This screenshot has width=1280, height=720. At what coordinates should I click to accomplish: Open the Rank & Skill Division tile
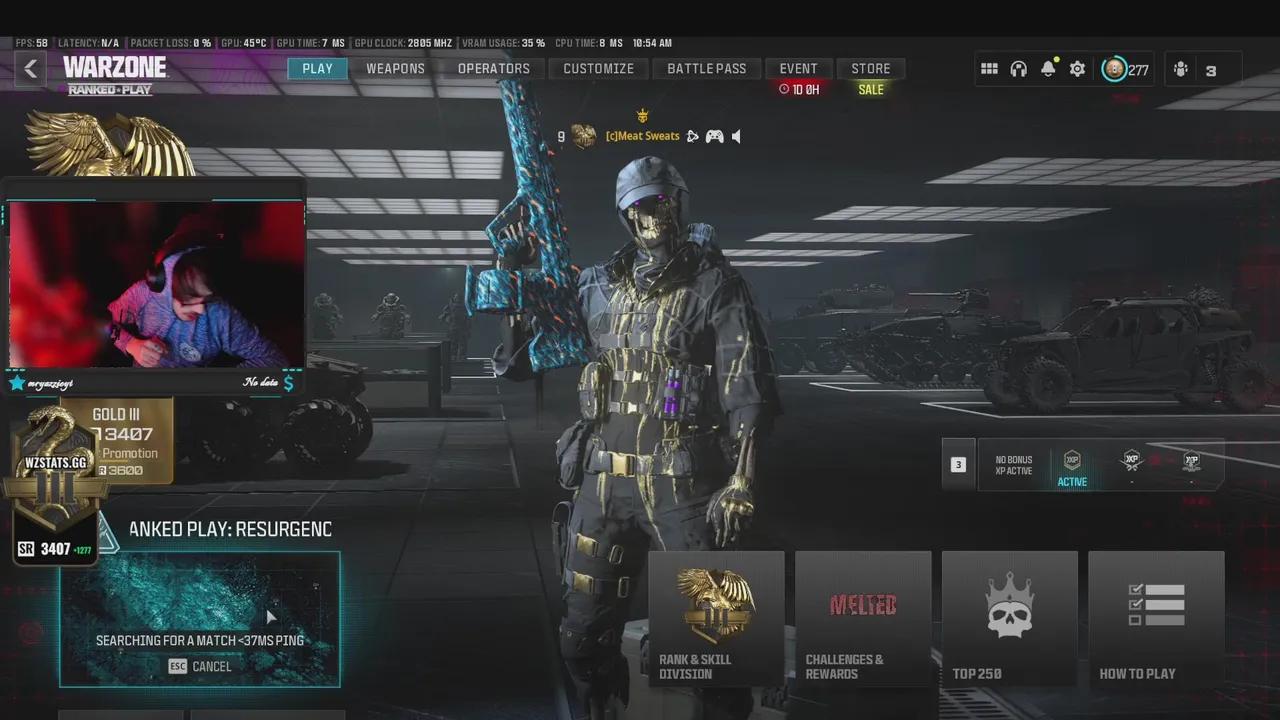click(x=716, y=618)
